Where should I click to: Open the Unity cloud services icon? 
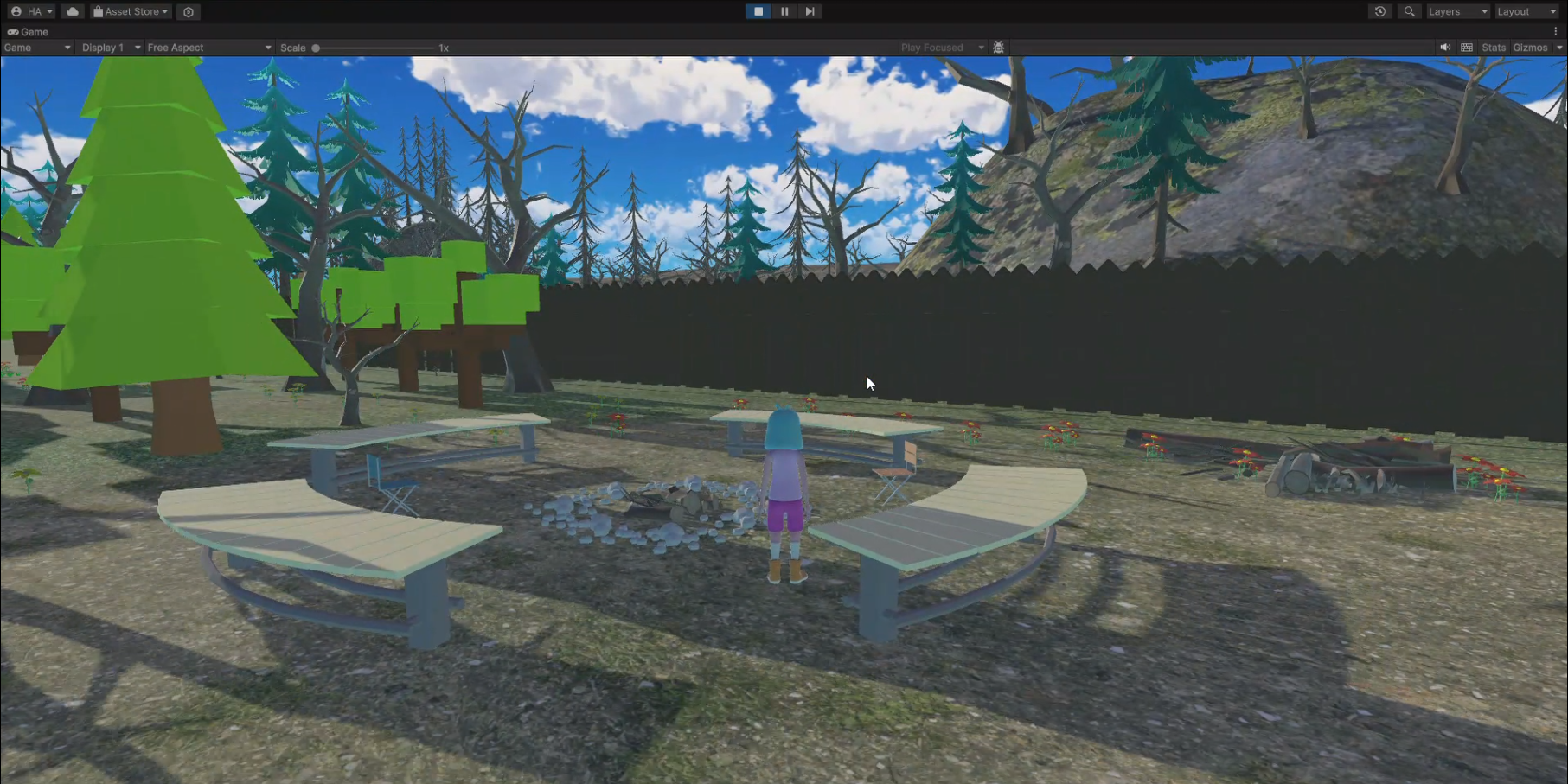click(73, 11)
